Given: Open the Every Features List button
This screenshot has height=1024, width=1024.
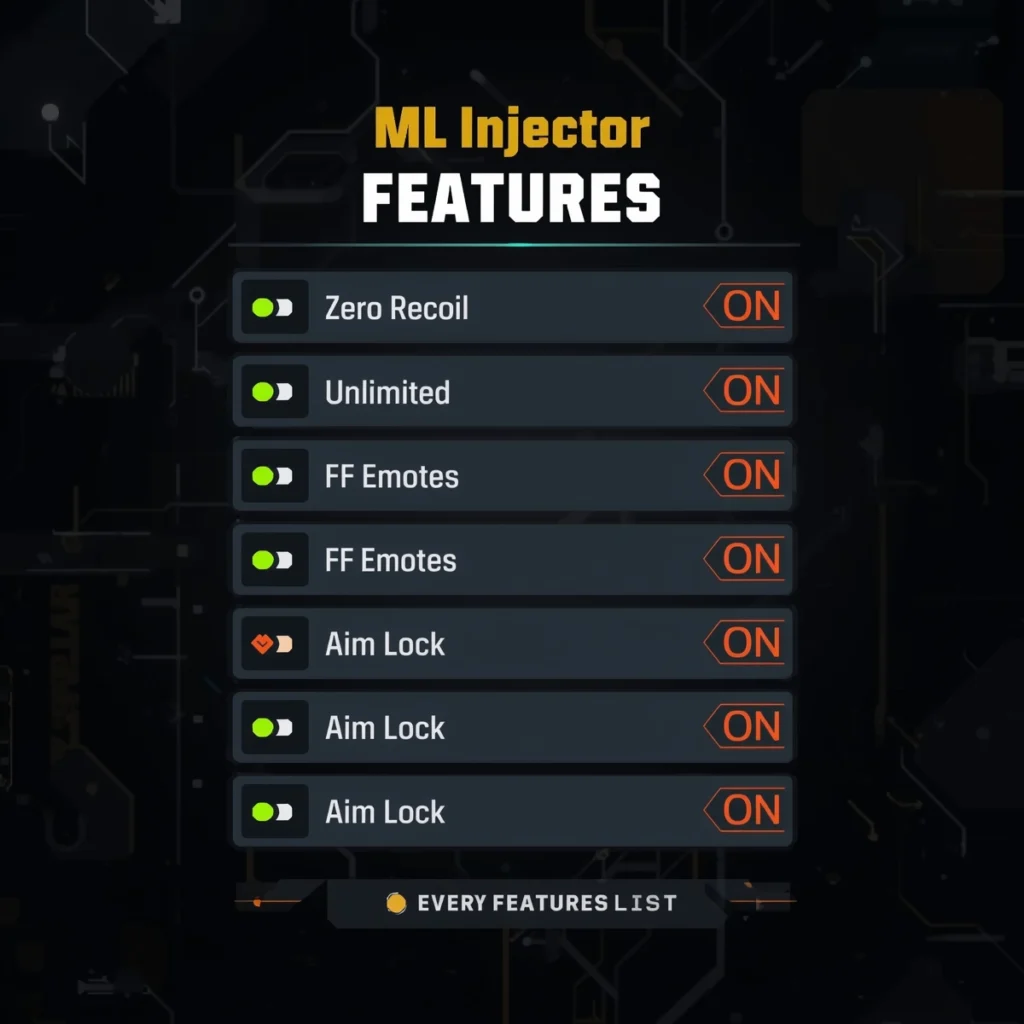Looking at the screenshot, I should click(x=531, y=903).
